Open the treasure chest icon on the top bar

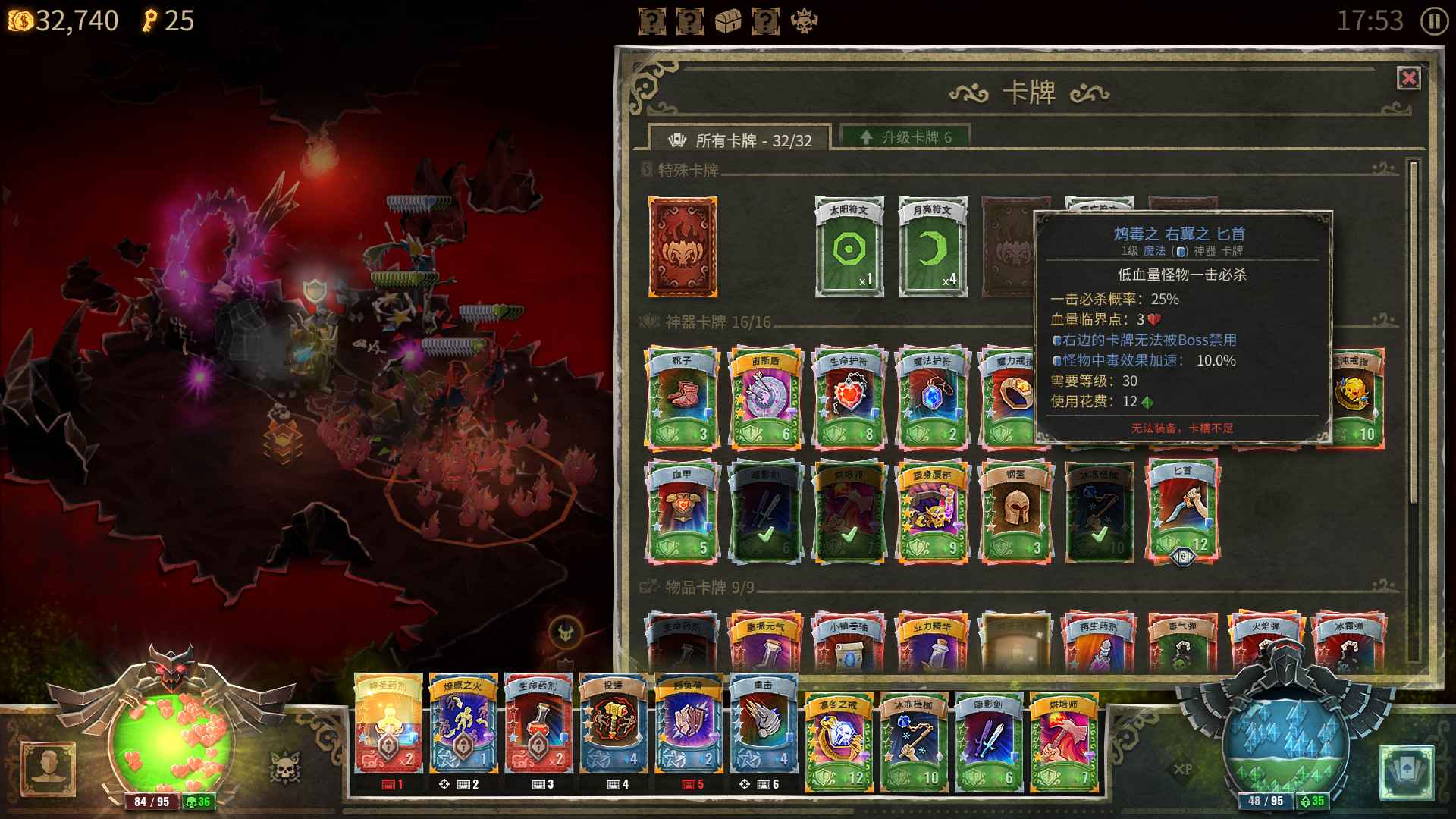coord(730,21)
